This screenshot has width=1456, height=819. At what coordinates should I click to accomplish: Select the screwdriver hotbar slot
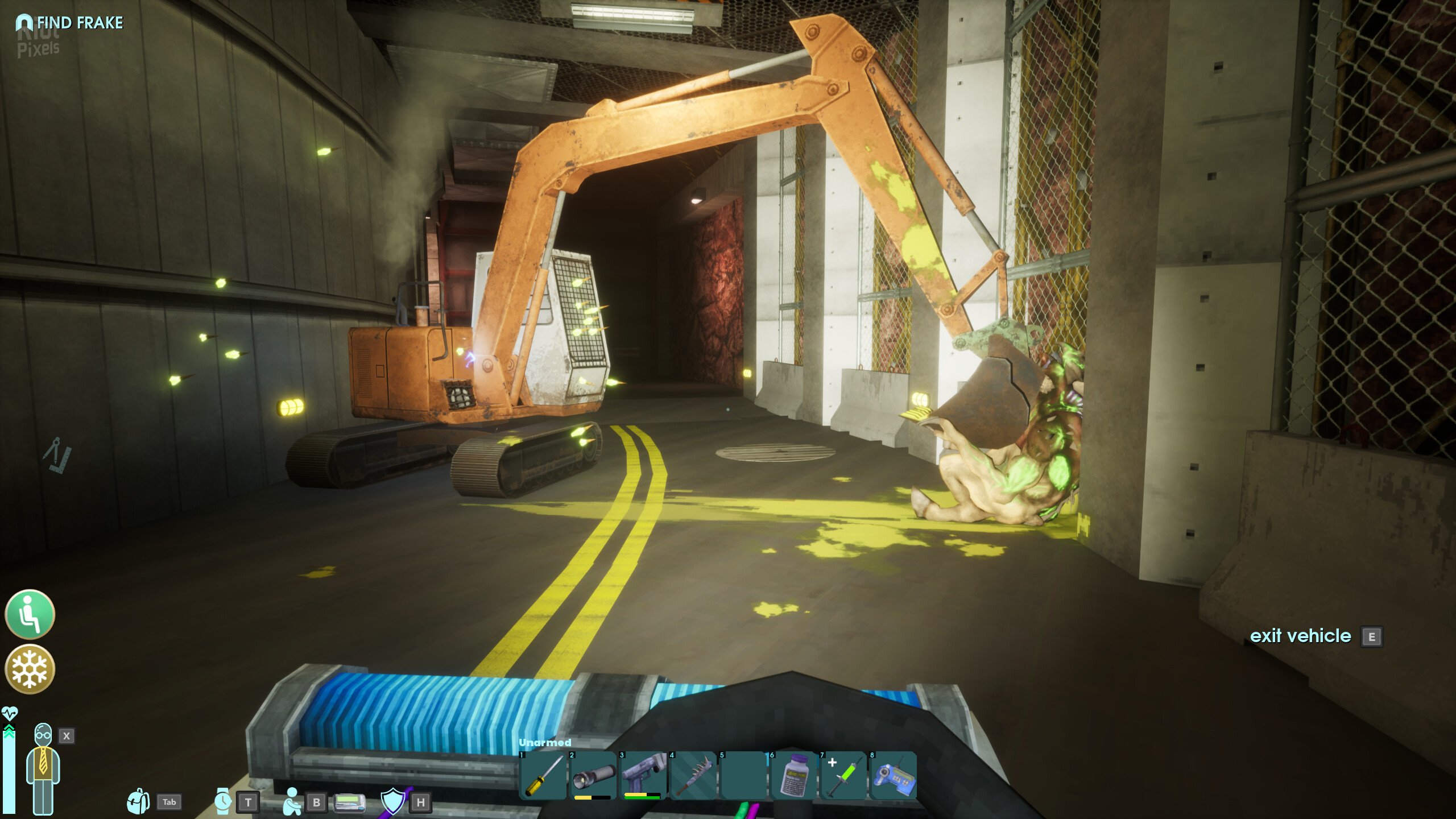[543, 776]
